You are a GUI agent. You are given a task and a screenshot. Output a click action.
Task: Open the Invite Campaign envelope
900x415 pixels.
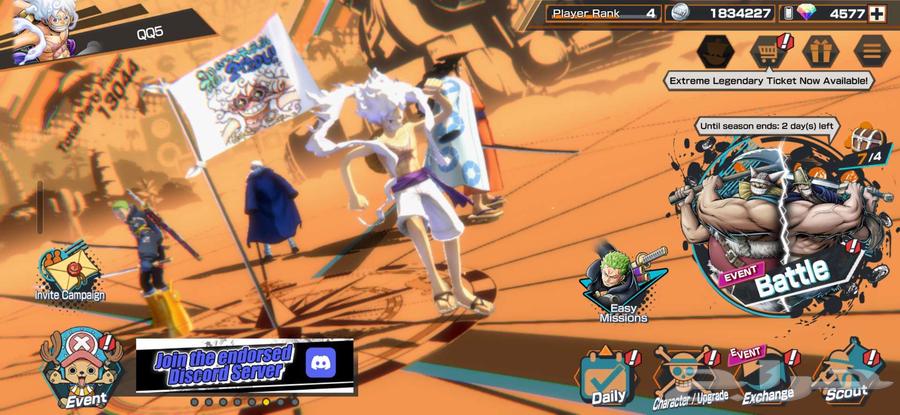(70, 272)
